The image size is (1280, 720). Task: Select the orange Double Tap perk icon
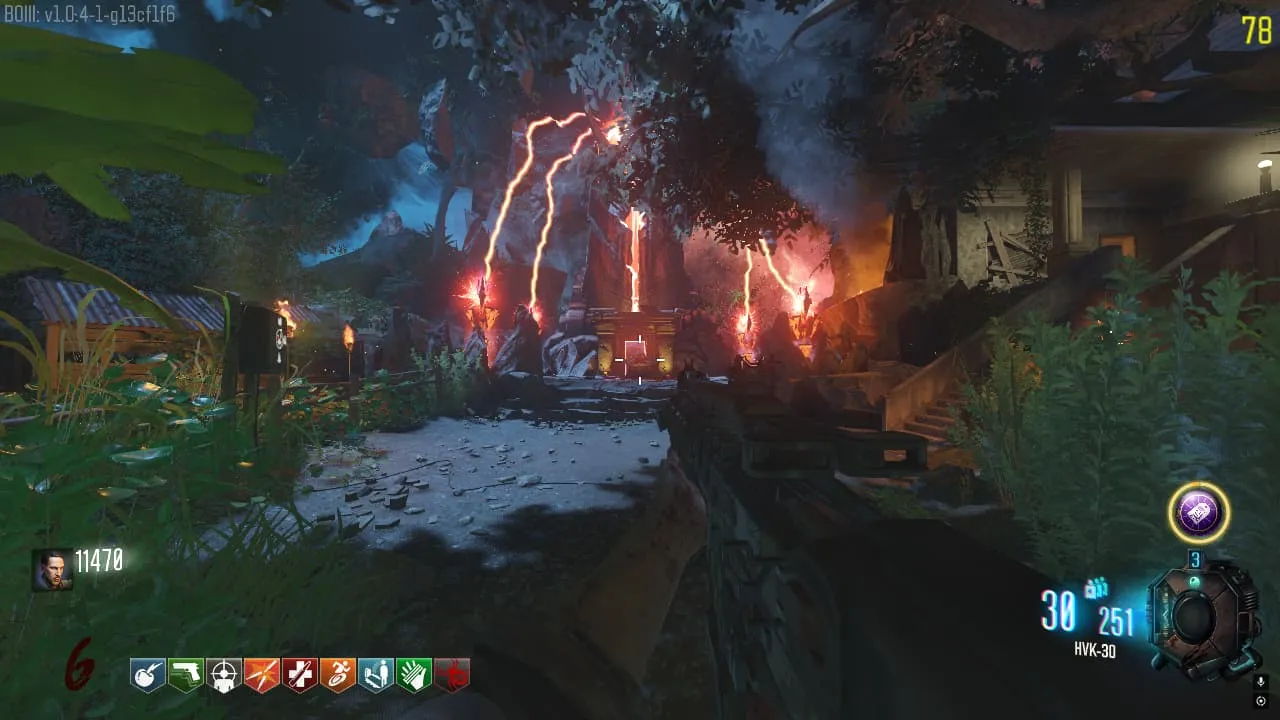pos(262,675)
